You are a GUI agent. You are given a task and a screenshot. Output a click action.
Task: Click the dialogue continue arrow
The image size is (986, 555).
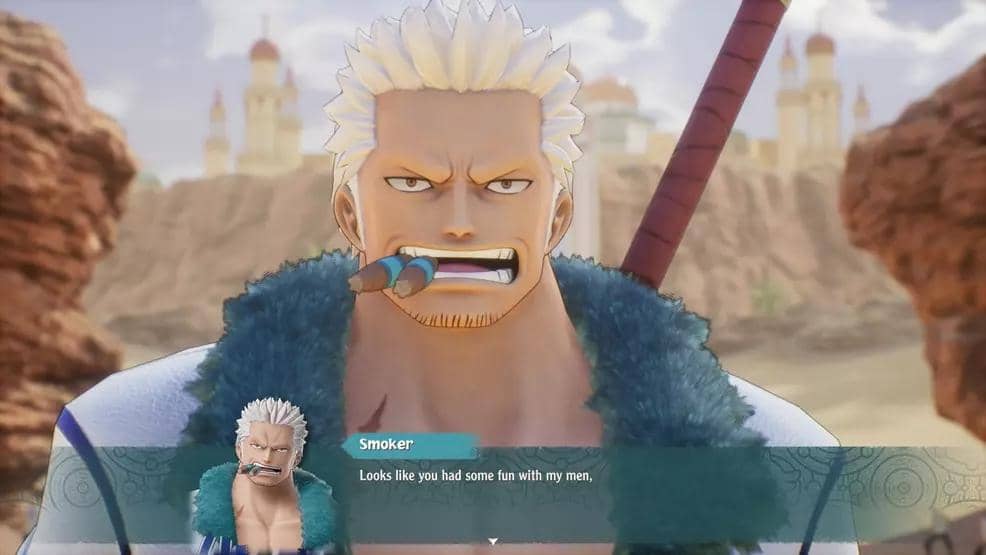pos(492,541)
